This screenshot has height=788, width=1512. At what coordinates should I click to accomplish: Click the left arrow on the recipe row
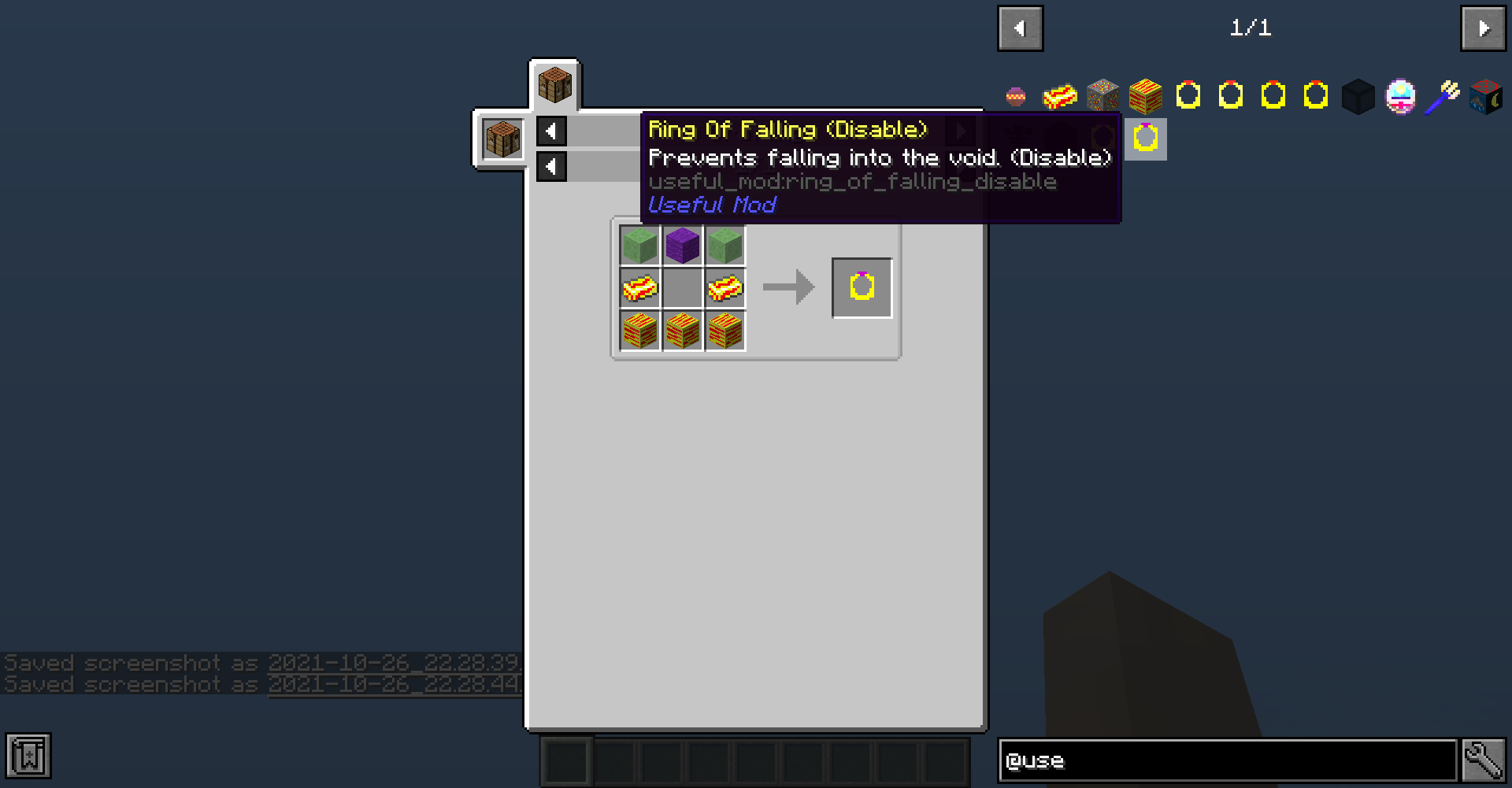coord(550,131)
